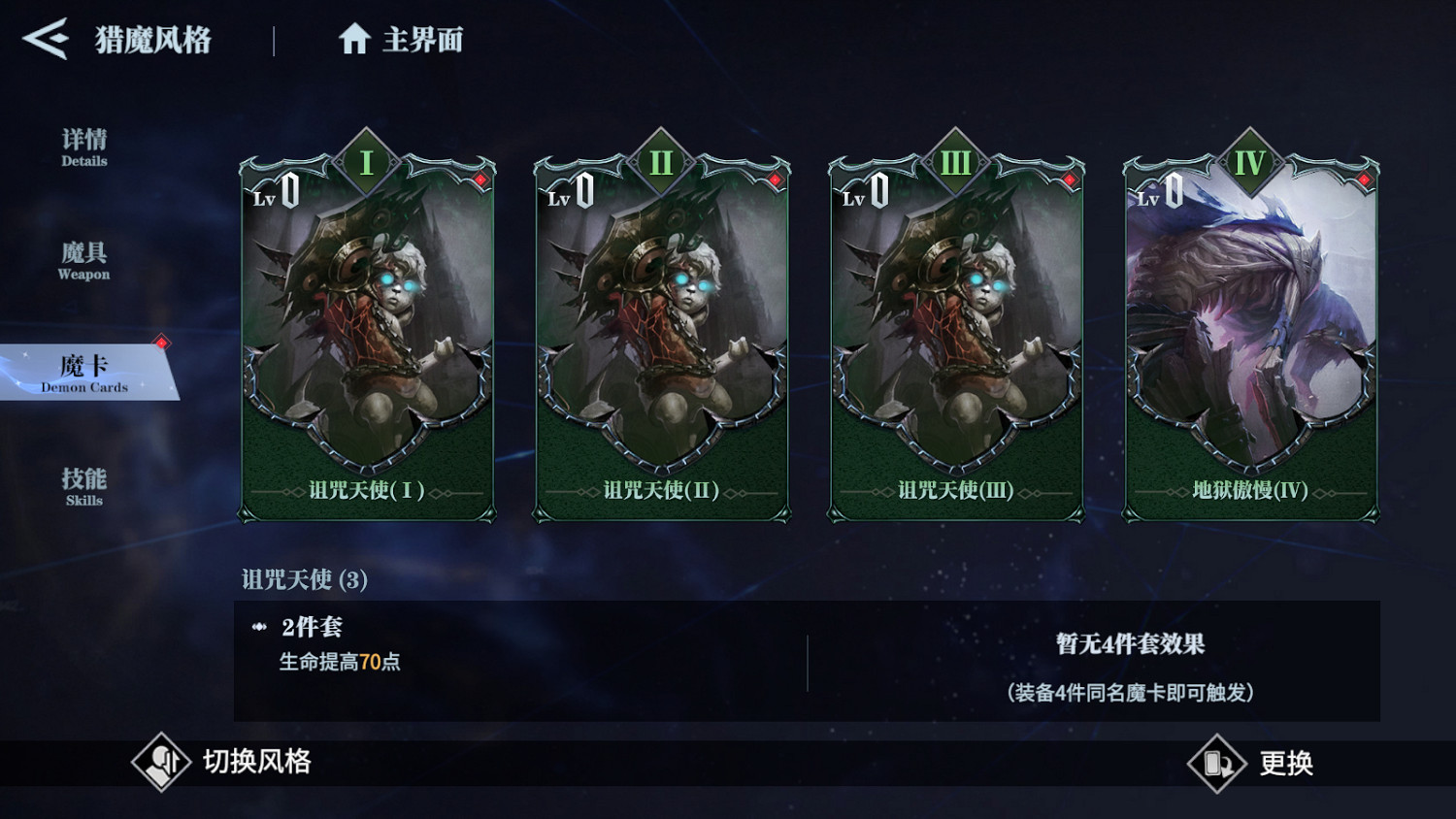The image size is (1456, 819).
Task: Click the Lv 0 level indicator on 诅咒天使(II)
Action: click(x=573, y=192)
